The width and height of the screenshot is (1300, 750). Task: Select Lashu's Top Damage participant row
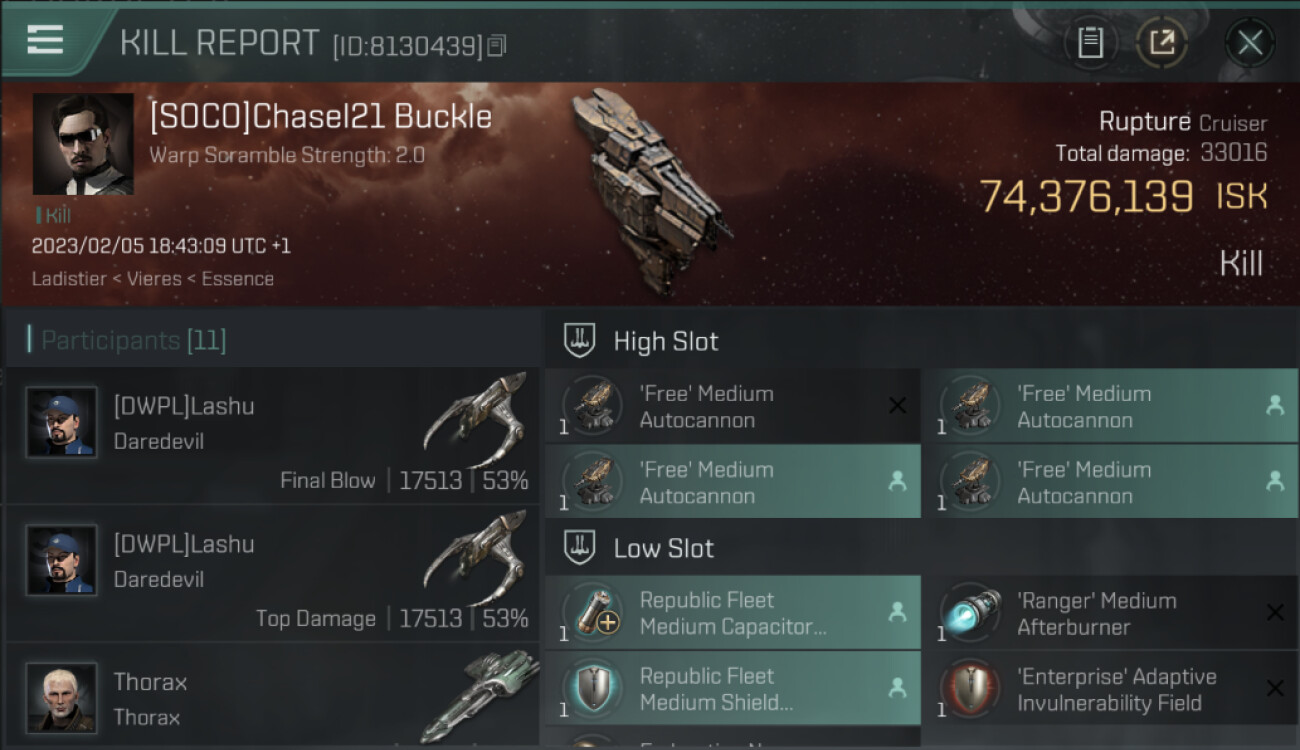(x=272, y=574)
